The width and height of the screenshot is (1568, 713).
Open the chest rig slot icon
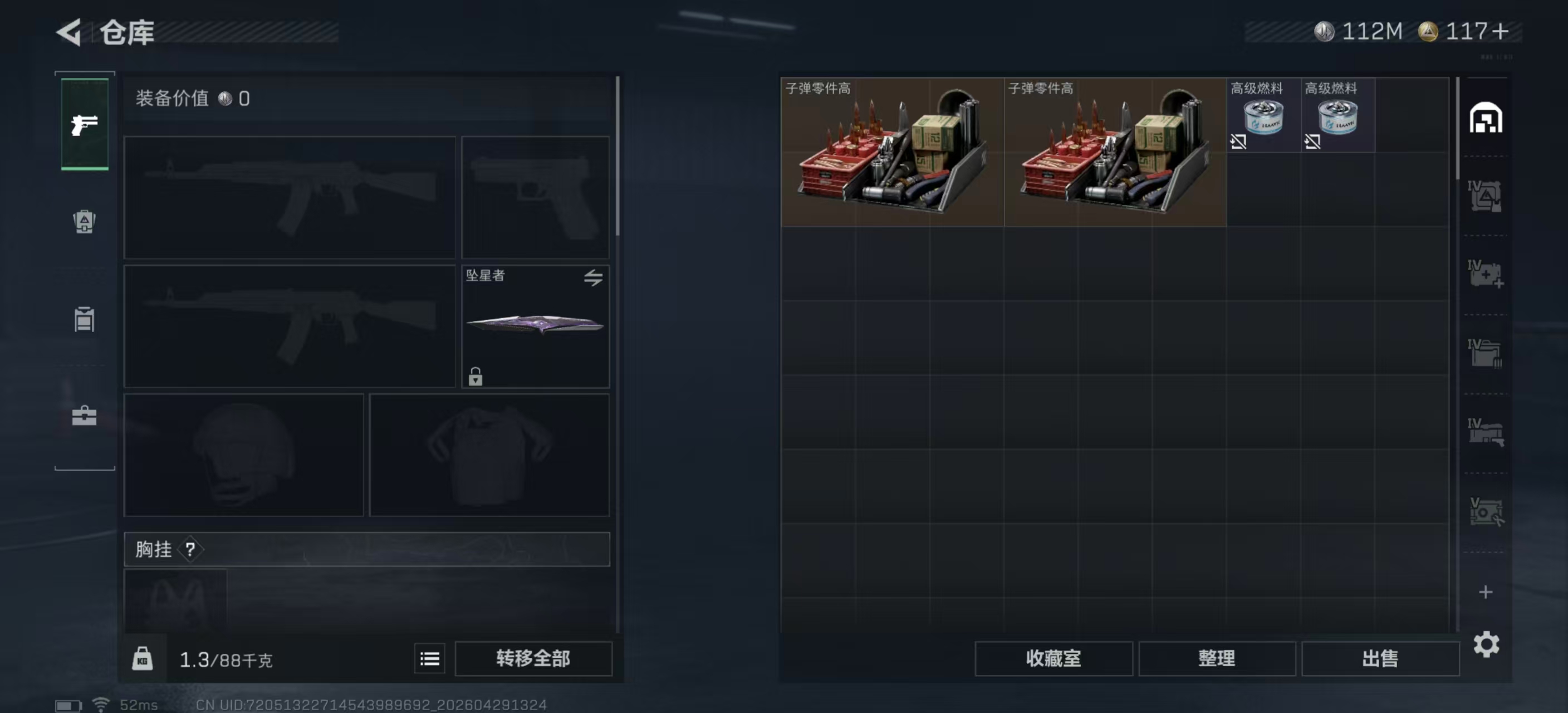click(84, 320)
